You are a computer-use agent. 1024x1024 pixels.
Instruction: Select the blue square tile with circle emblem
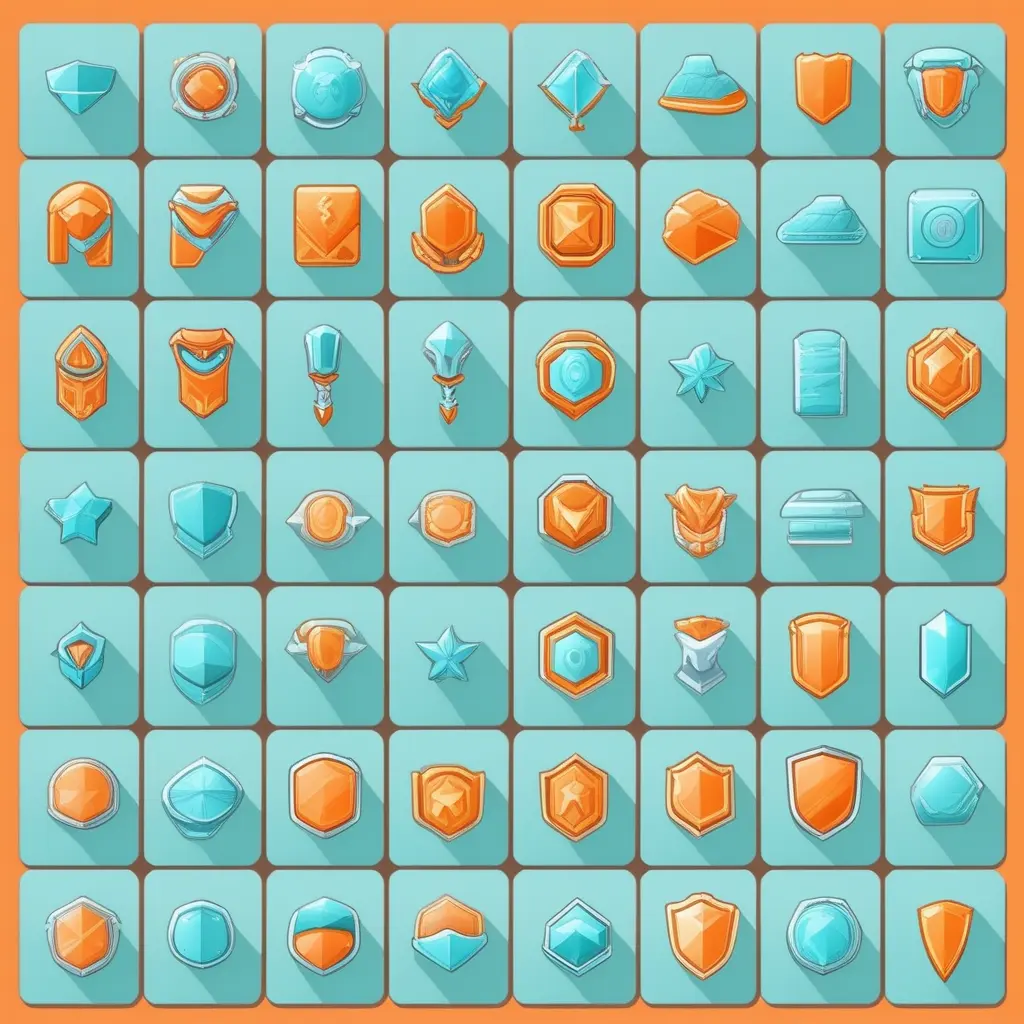point(944,225)
